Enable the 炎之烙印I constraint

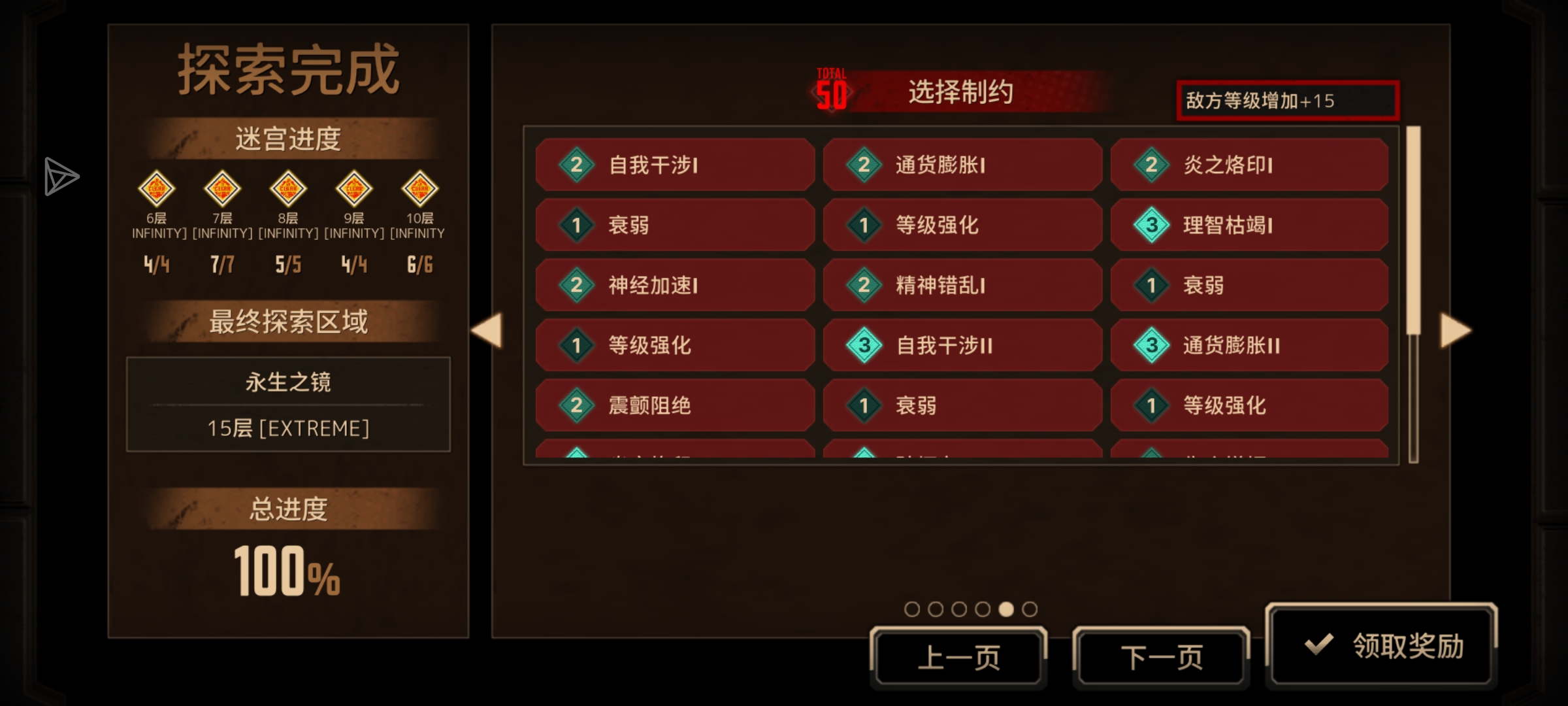click(1249, 165)
